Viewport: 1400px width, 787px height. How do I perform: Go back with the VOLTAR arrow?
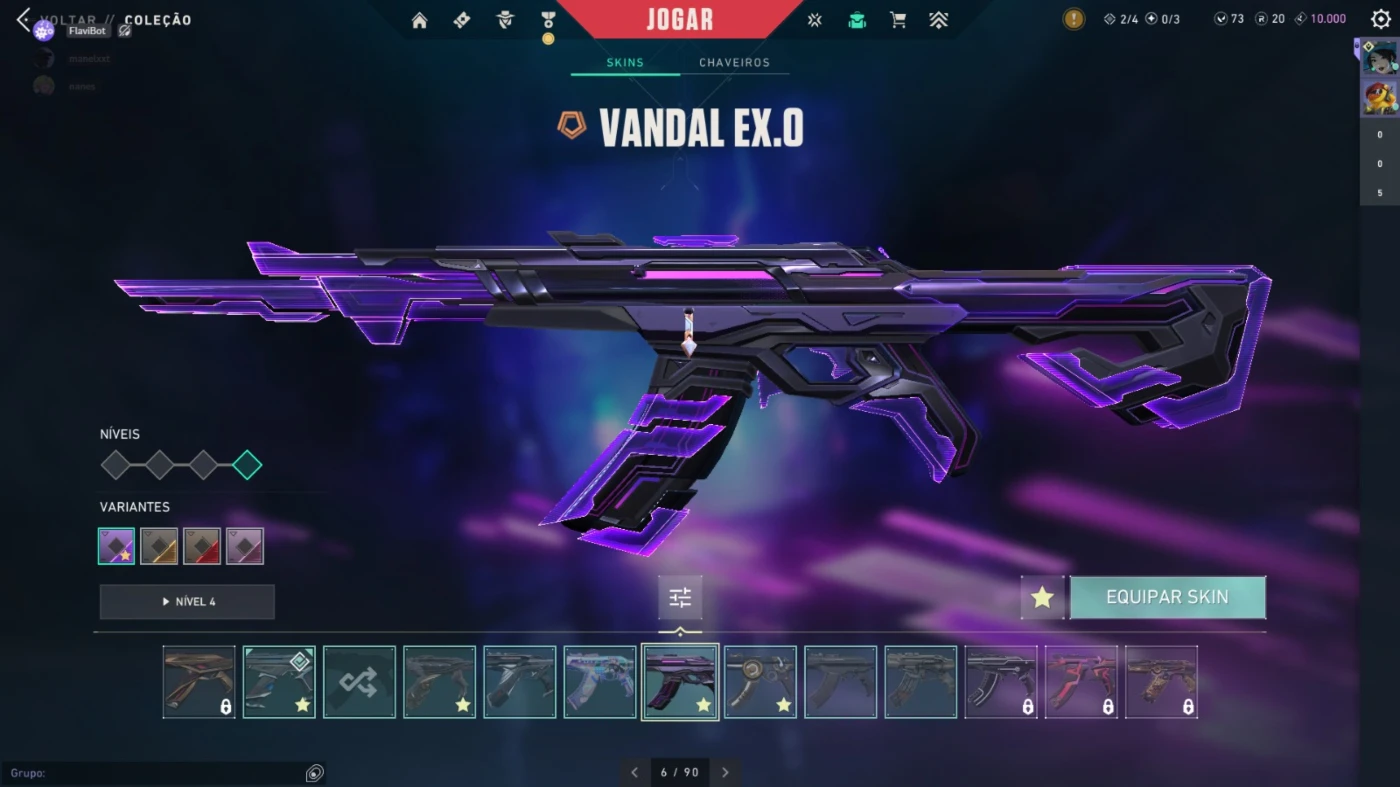pyautogui.click(x=24, y=20)
